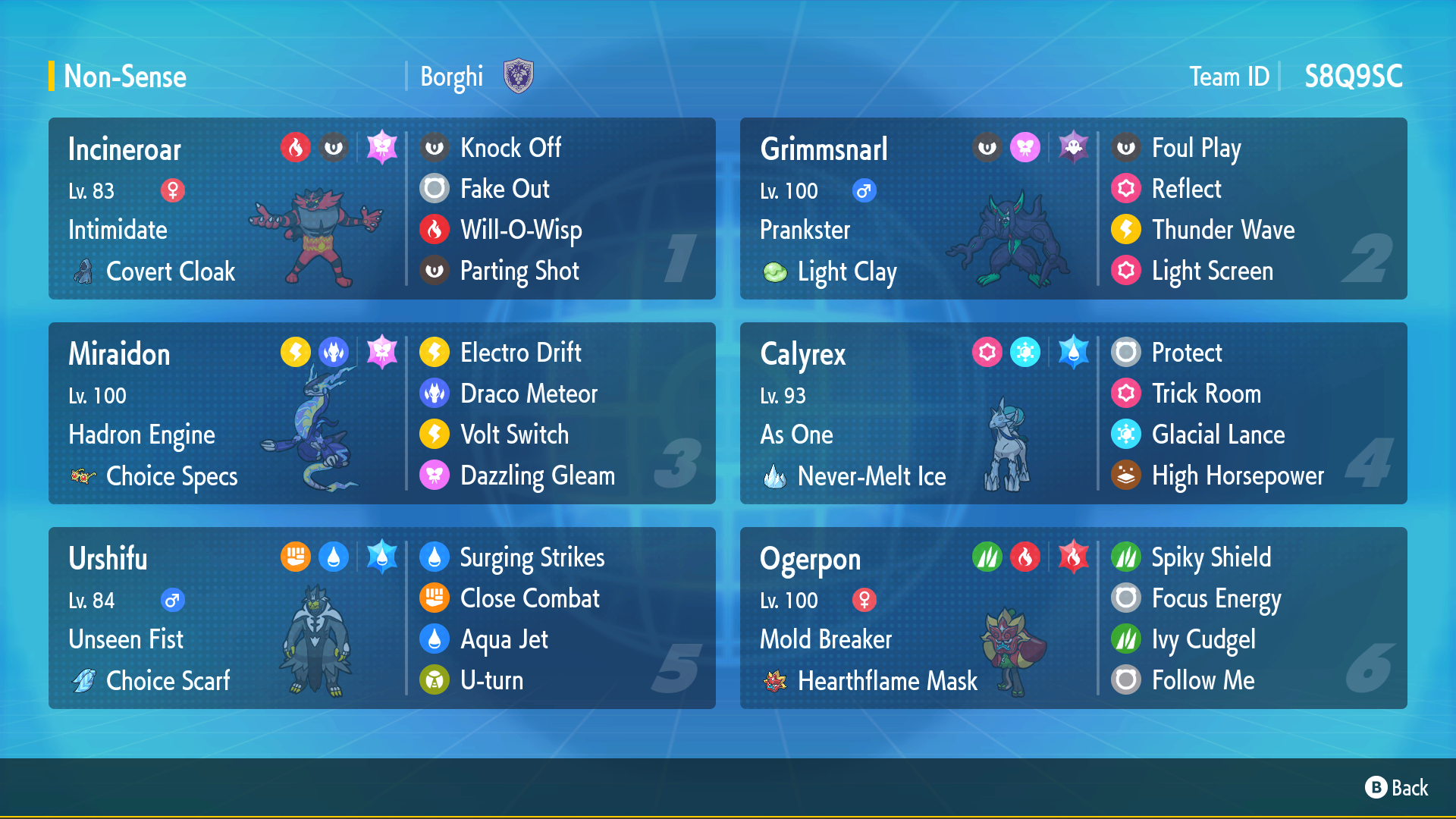This screenshot has height=819, width=1456.
Task: Select the Non-Sense team name
Action: coord(125,77)
